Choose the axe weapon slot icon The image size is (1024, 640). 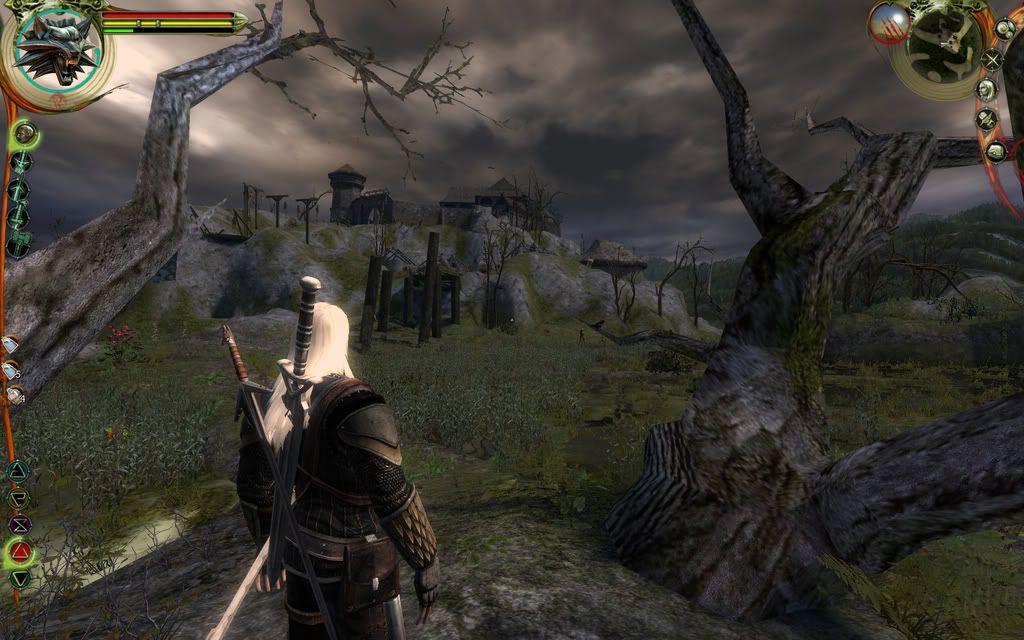pyautogui.click(x=19, y=244)
